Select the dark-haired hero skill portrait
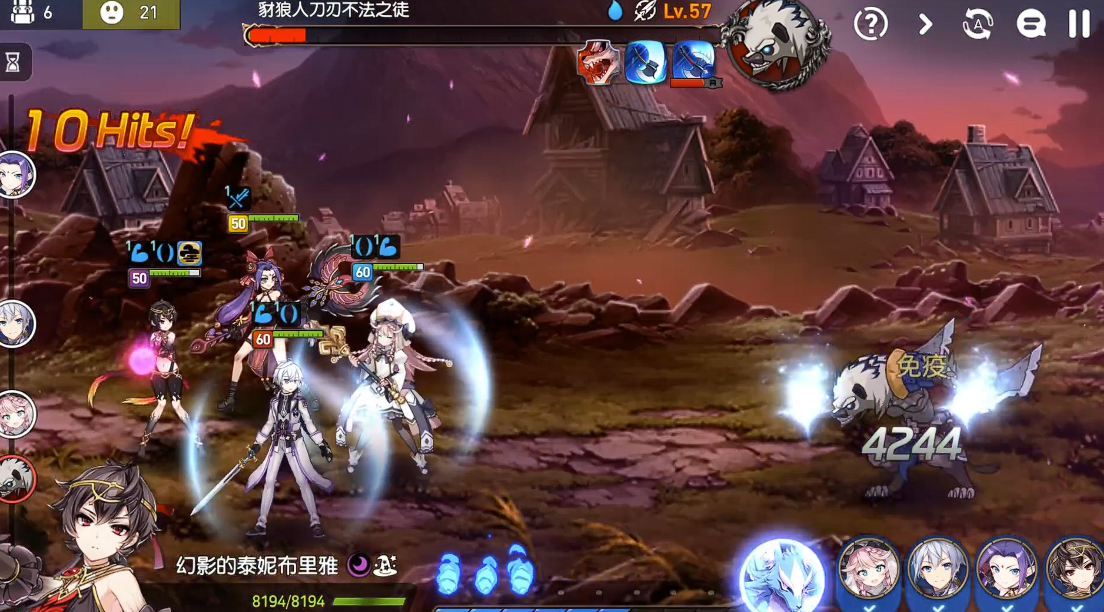 [1074, 572]
